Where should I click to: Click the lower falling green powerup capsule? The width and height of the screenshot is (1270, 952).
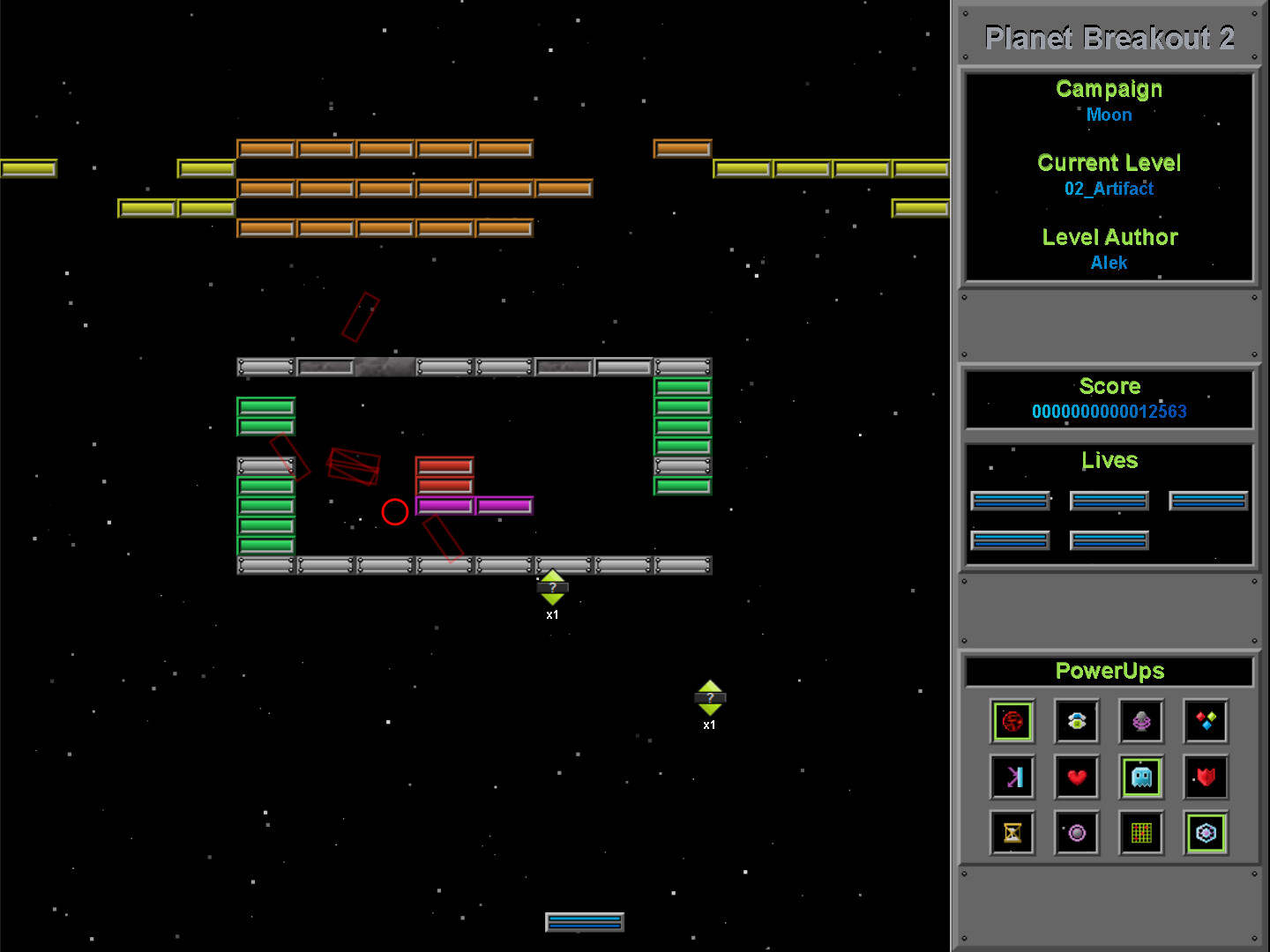click(710, 699)
